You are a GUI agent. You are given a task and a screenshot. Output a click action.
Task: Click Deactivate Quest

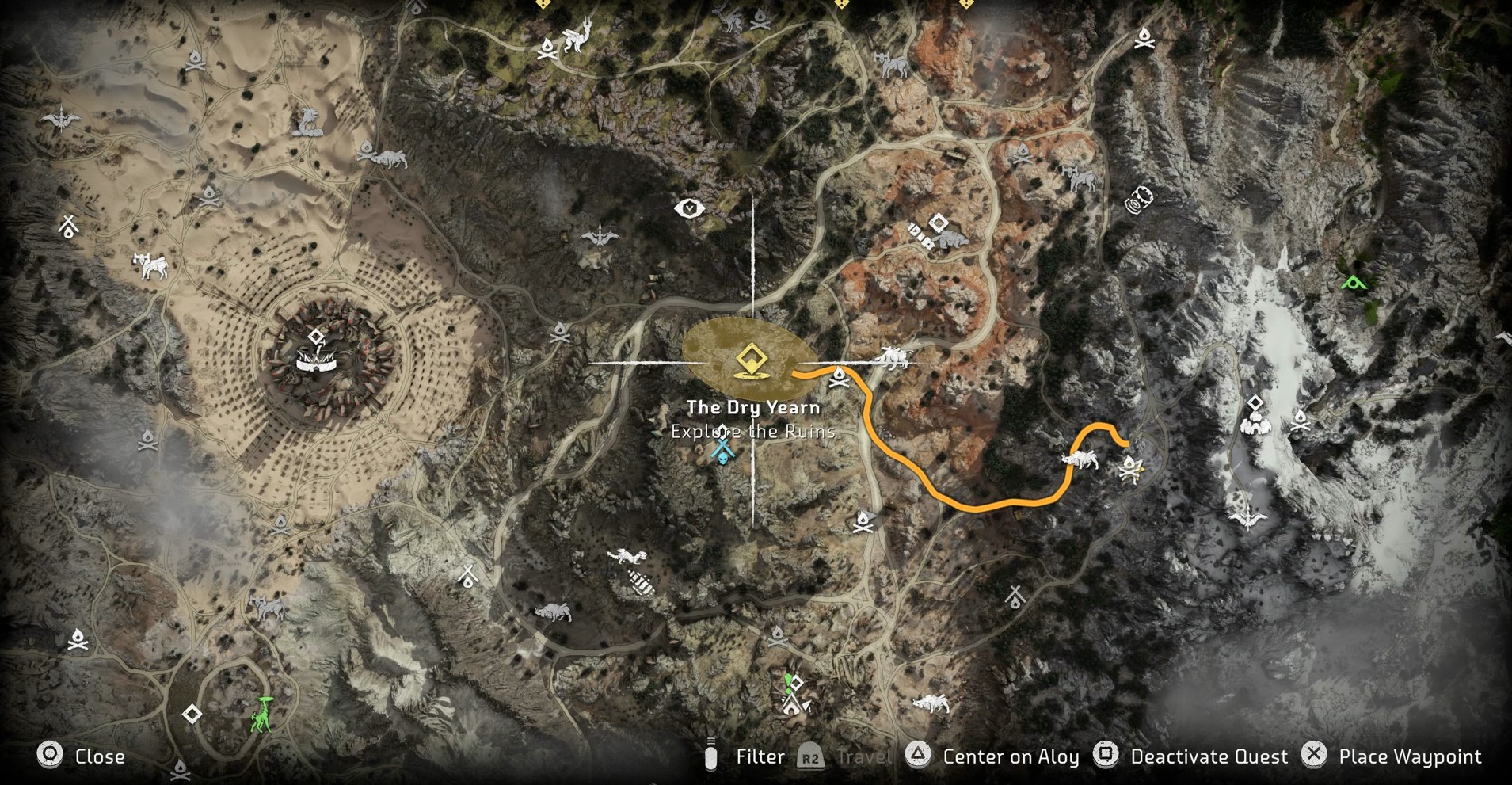1208,757
